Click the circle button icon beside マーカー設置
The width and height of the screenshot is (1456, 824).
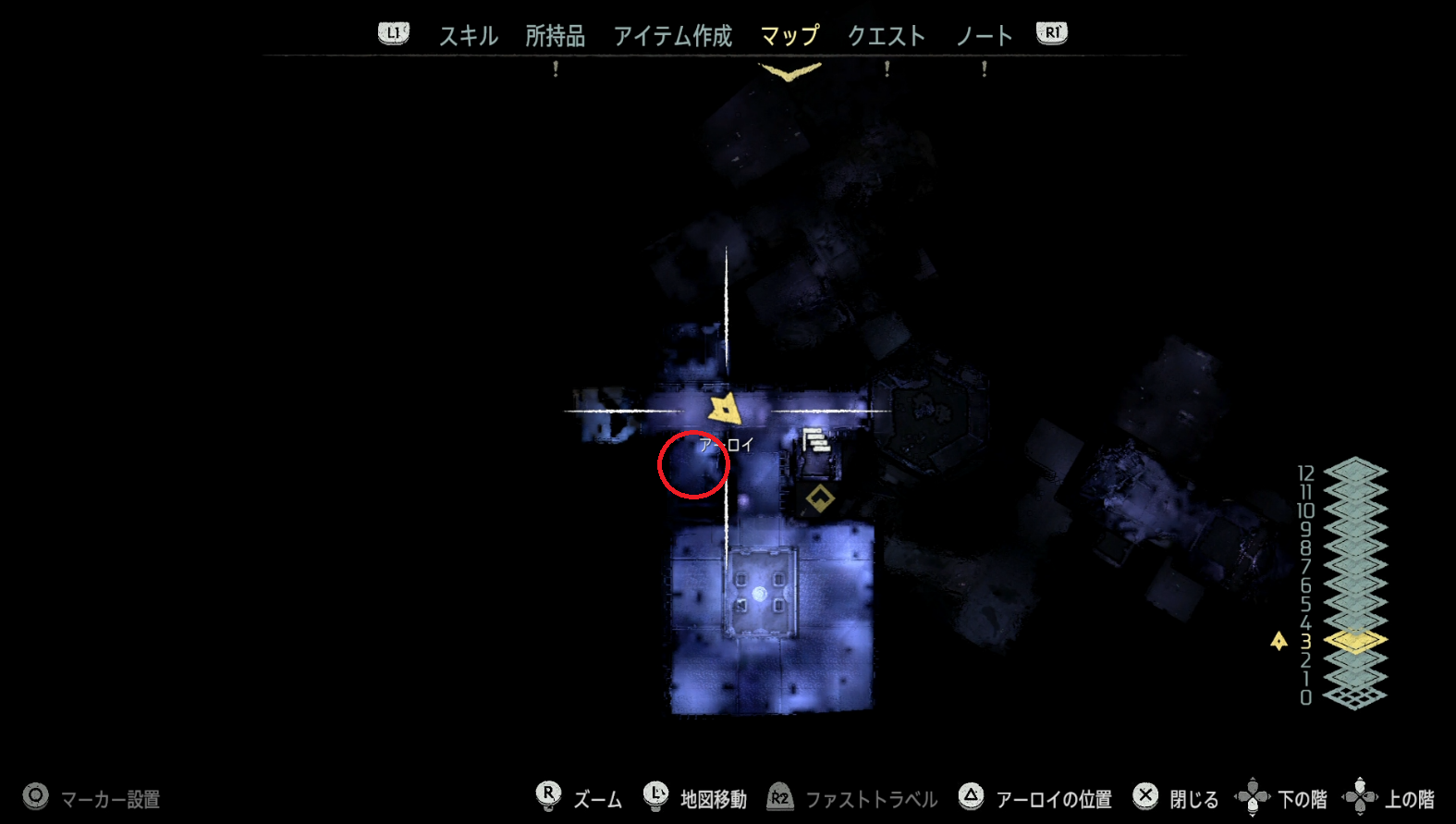pyautogui.click(x=34, y=794)
